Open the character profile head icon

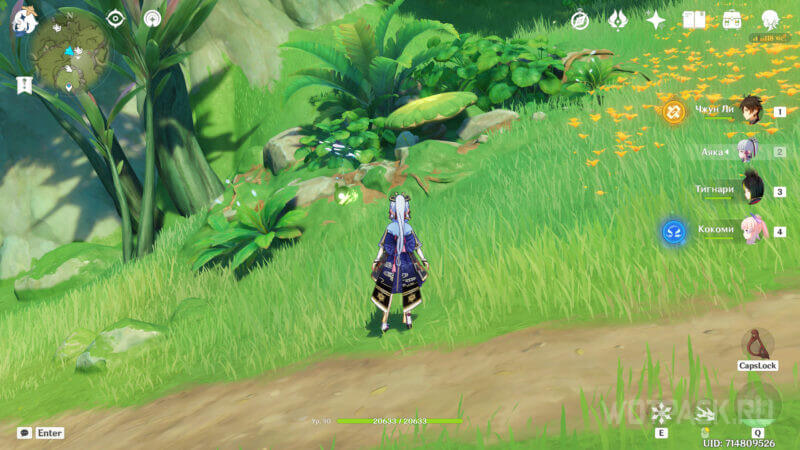[770, 20]
